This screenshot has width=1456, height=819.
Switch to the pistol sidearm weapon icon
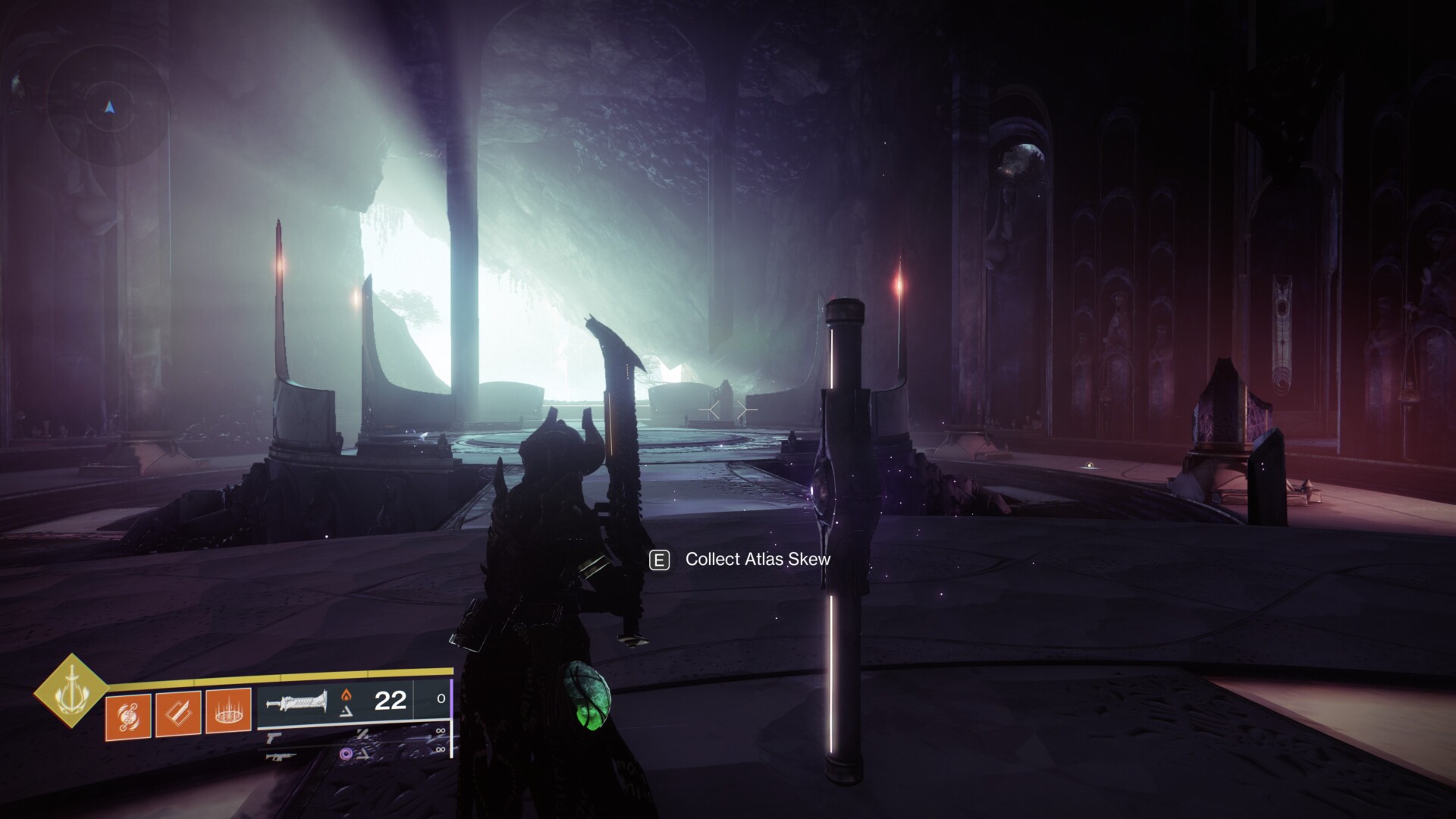[274, 736]
